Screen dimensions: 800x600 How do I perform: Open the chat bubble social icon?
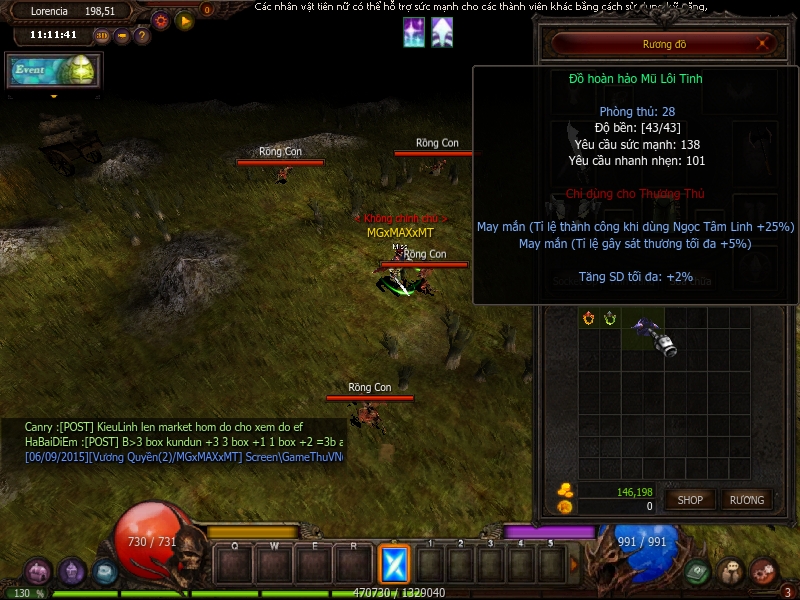tap(731, 572)
